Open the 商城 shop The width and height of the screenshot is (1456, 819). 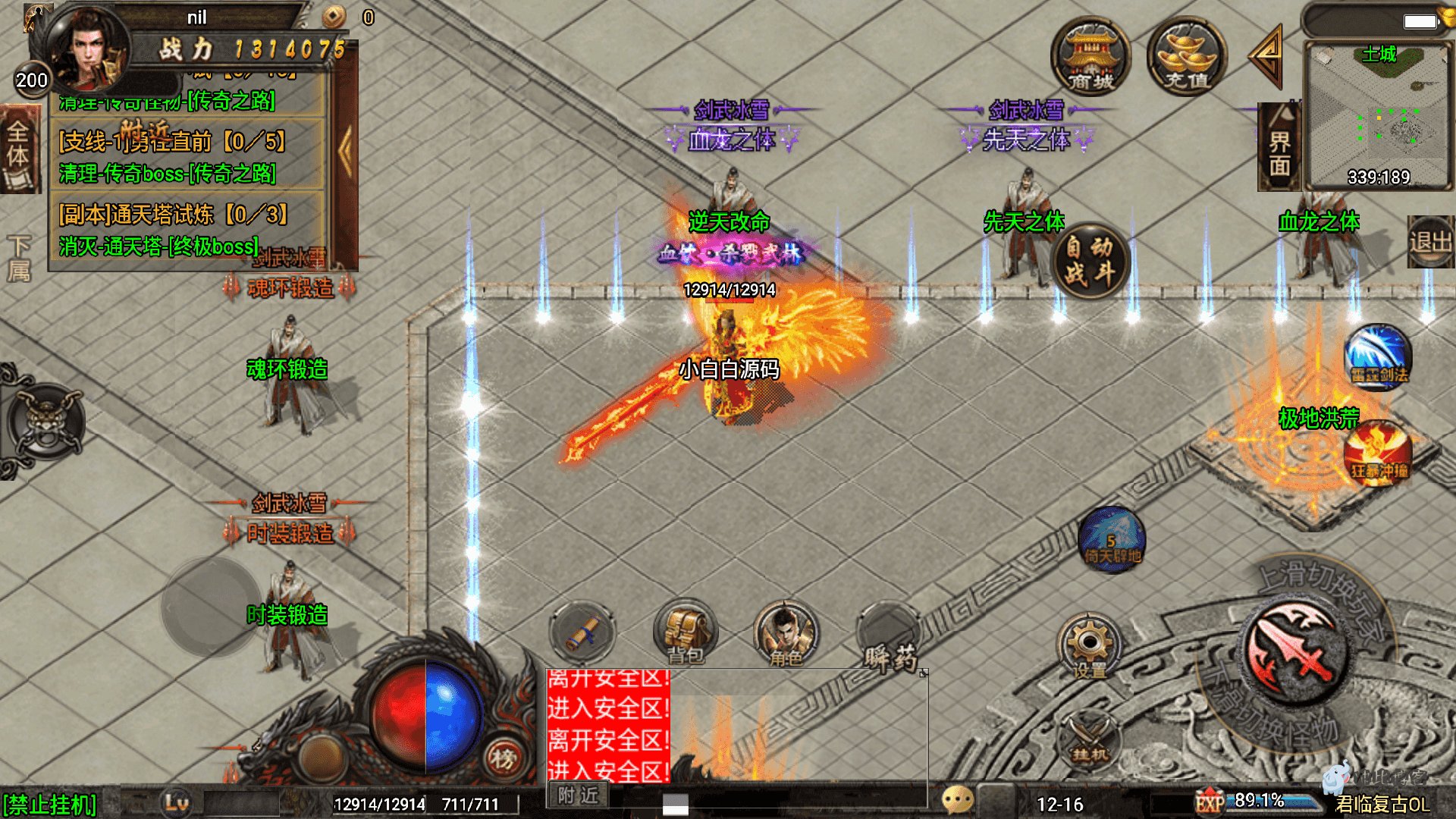pos(1090,58)
